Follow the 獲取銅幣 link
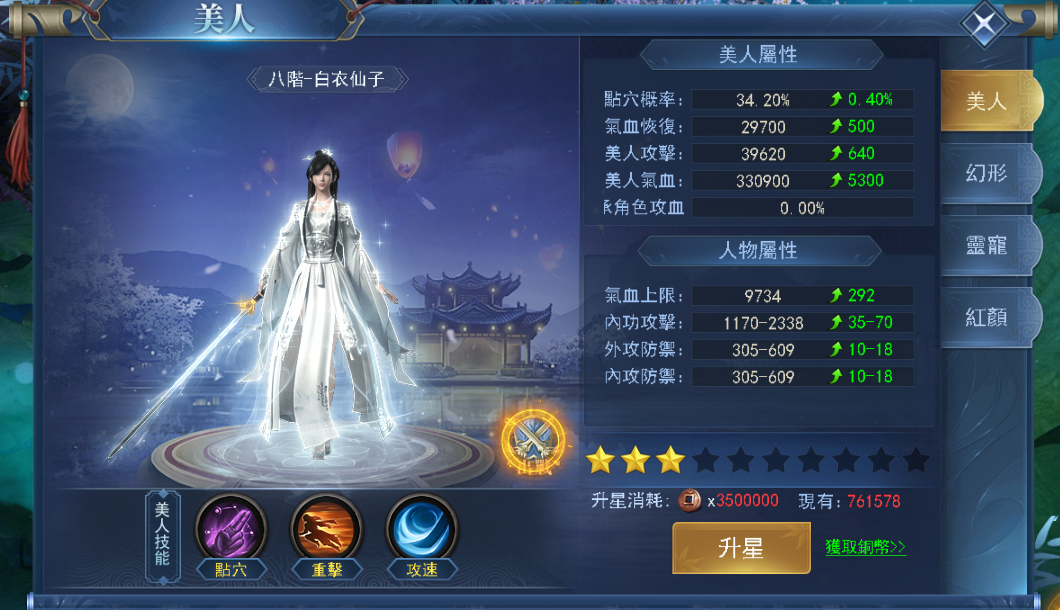Image resolution: width=1060 pixels, height=610 pixels. pyautogui.click(x=866, y=547)
